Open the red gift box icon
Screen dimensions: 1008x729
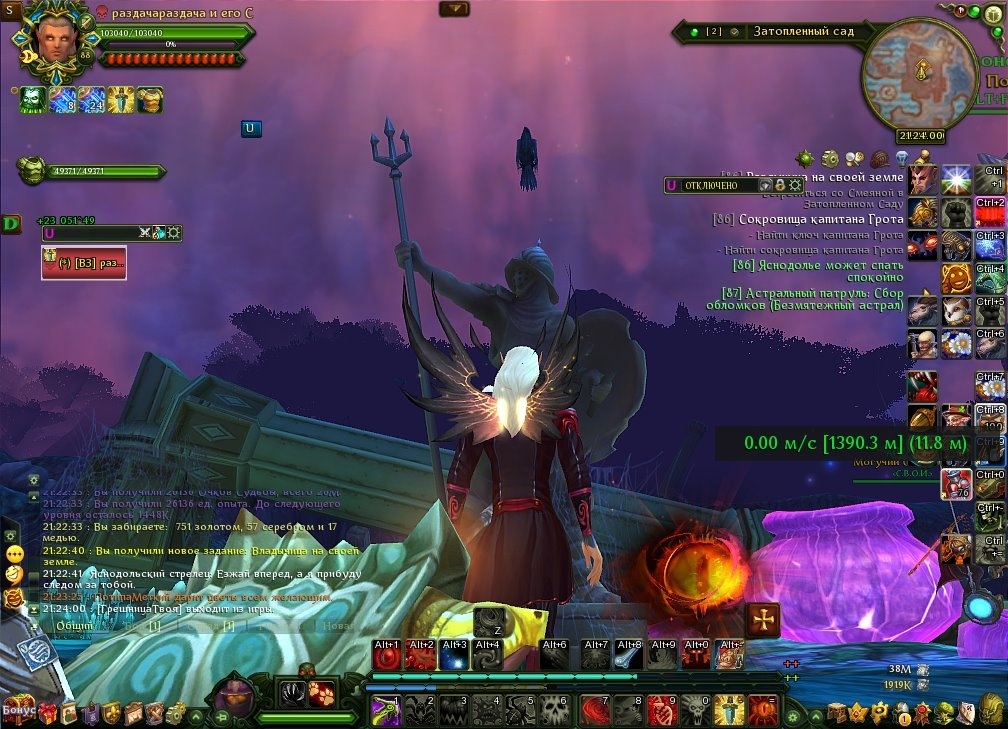pyautogui.click(x=48, y=712)
